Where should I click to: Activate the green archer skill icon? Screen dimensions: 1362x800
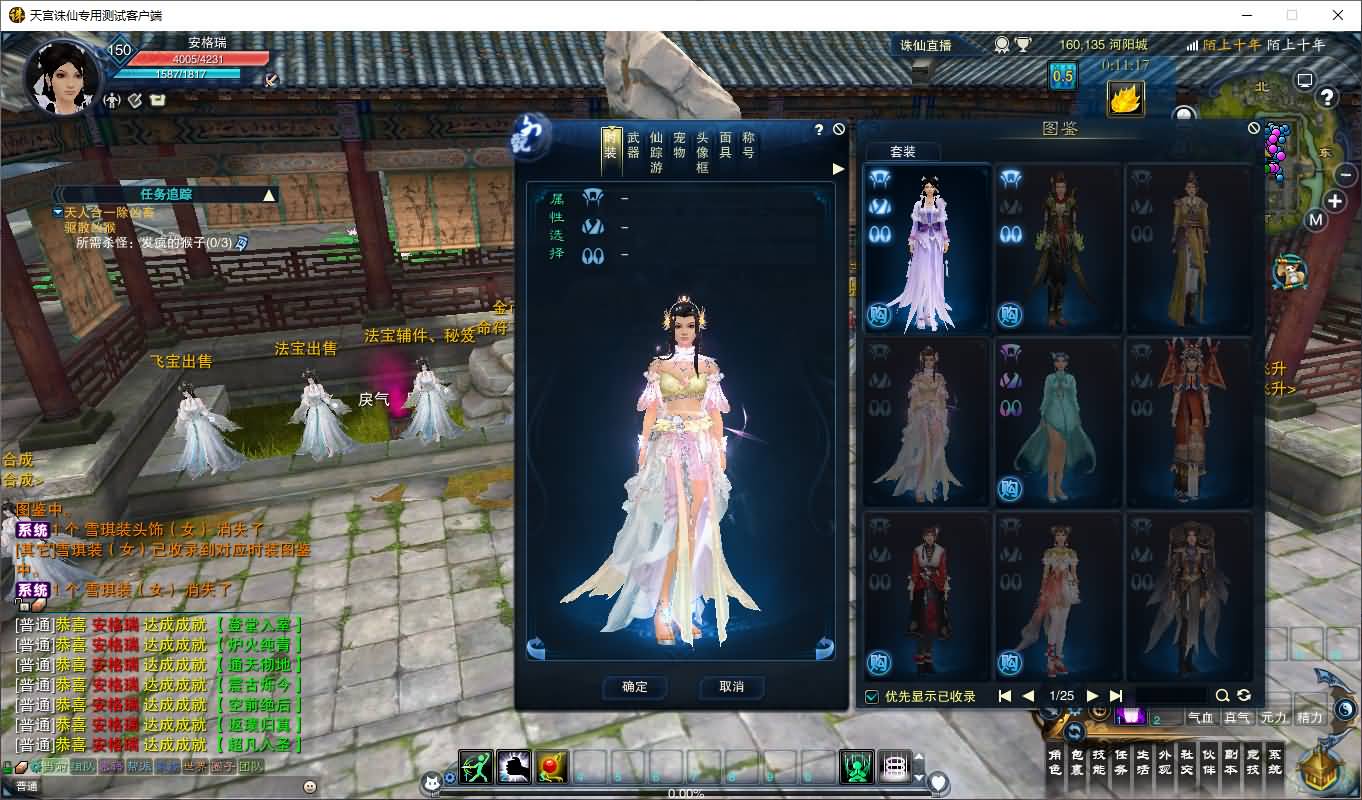tap(476, 766)
